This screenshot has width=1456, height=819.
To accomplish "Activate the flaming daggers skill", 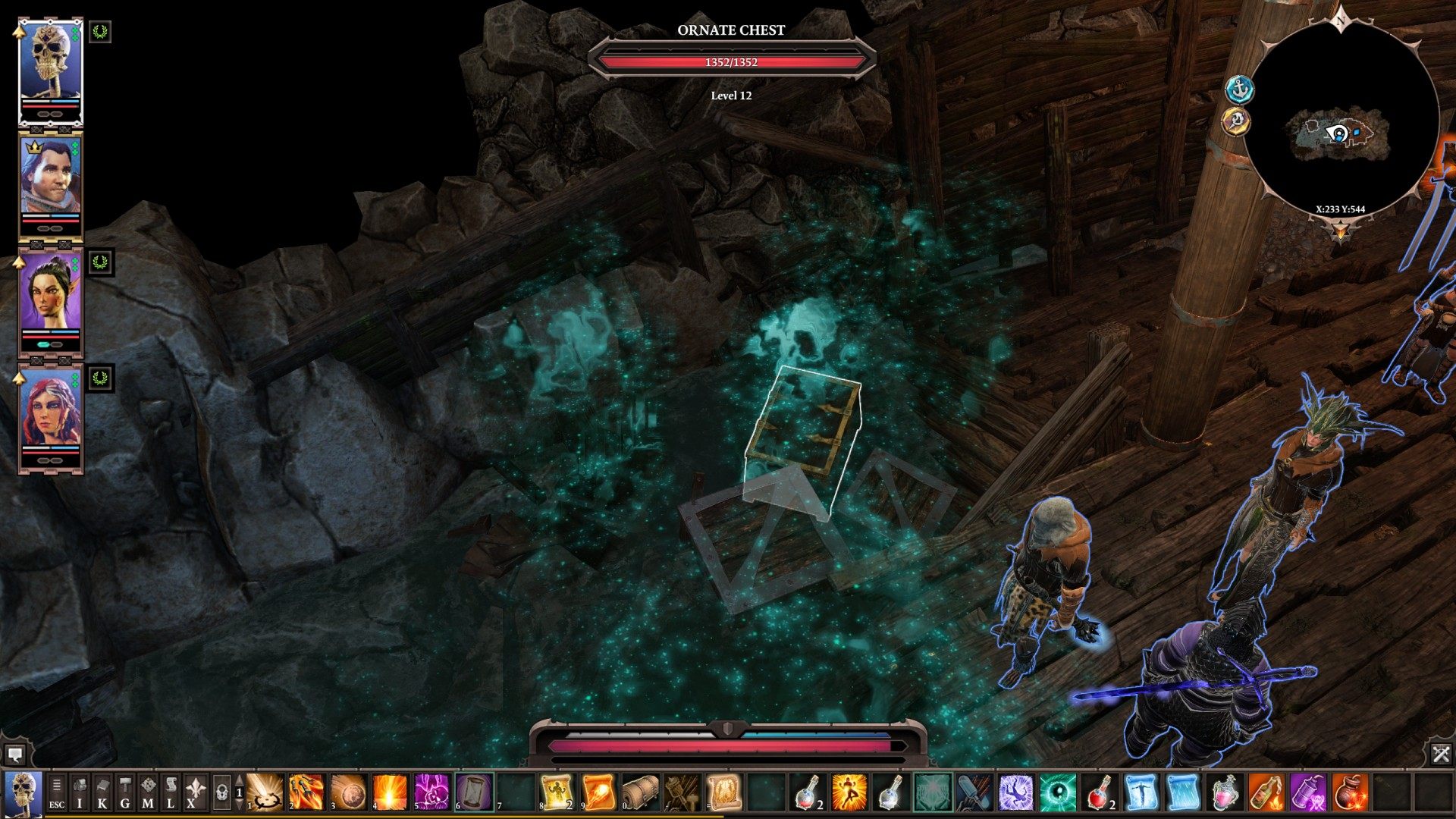I will (x=306, y=792).
